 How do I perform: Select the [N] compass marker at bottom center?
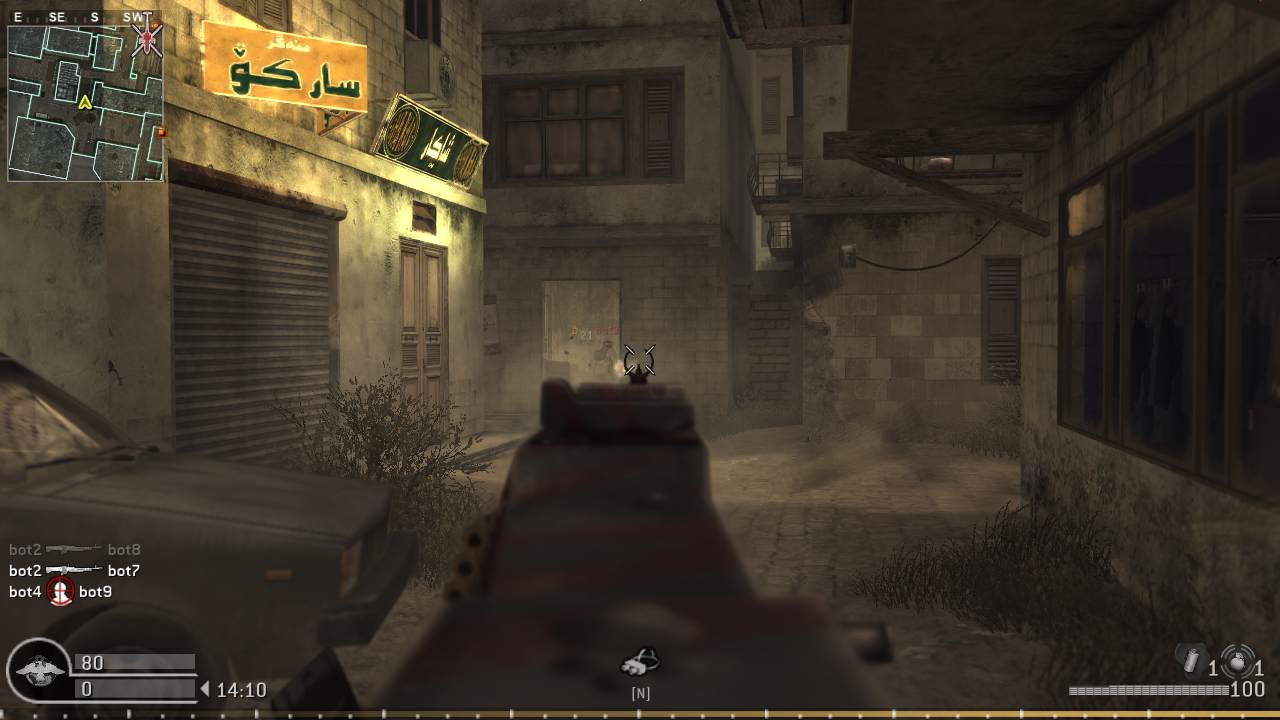pyautogui.click(x=641, y=691)
